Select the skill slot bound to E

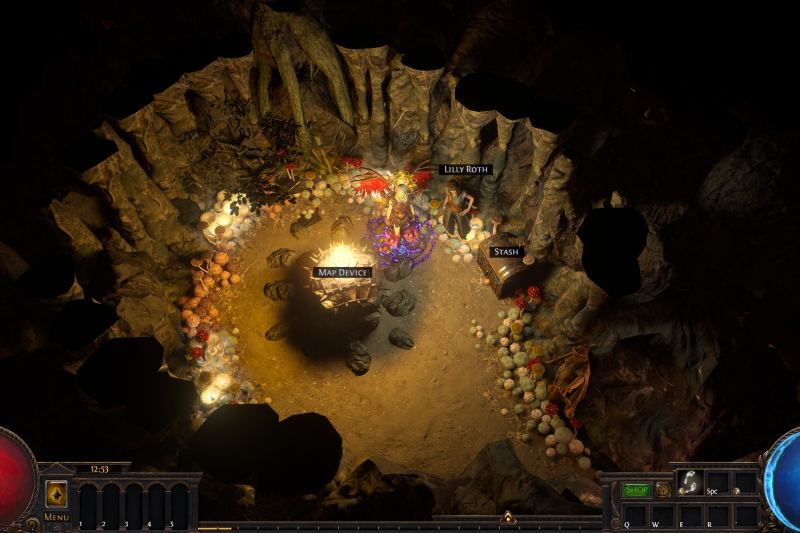click(x=690, y=515)
